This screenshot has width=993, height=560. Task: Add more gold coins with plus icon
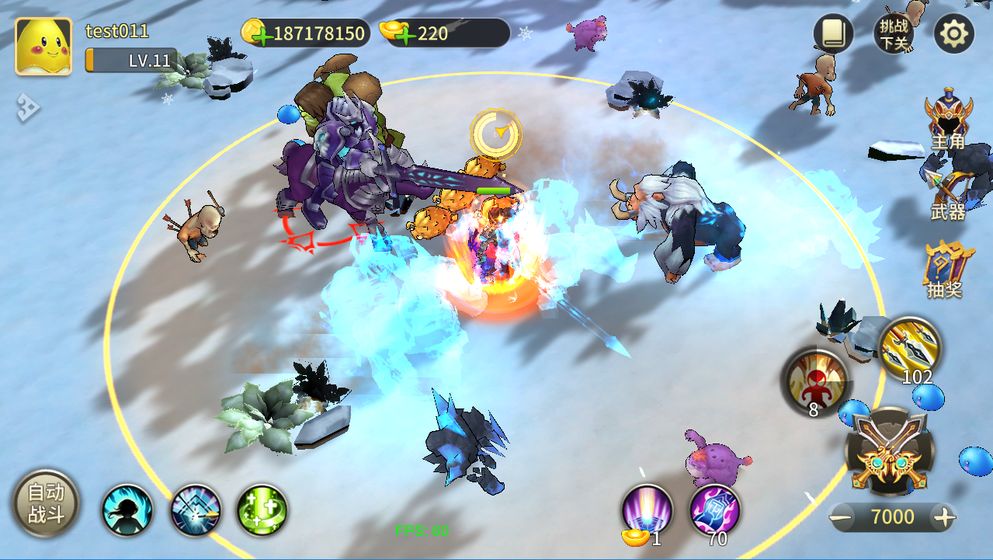(260, 34)
